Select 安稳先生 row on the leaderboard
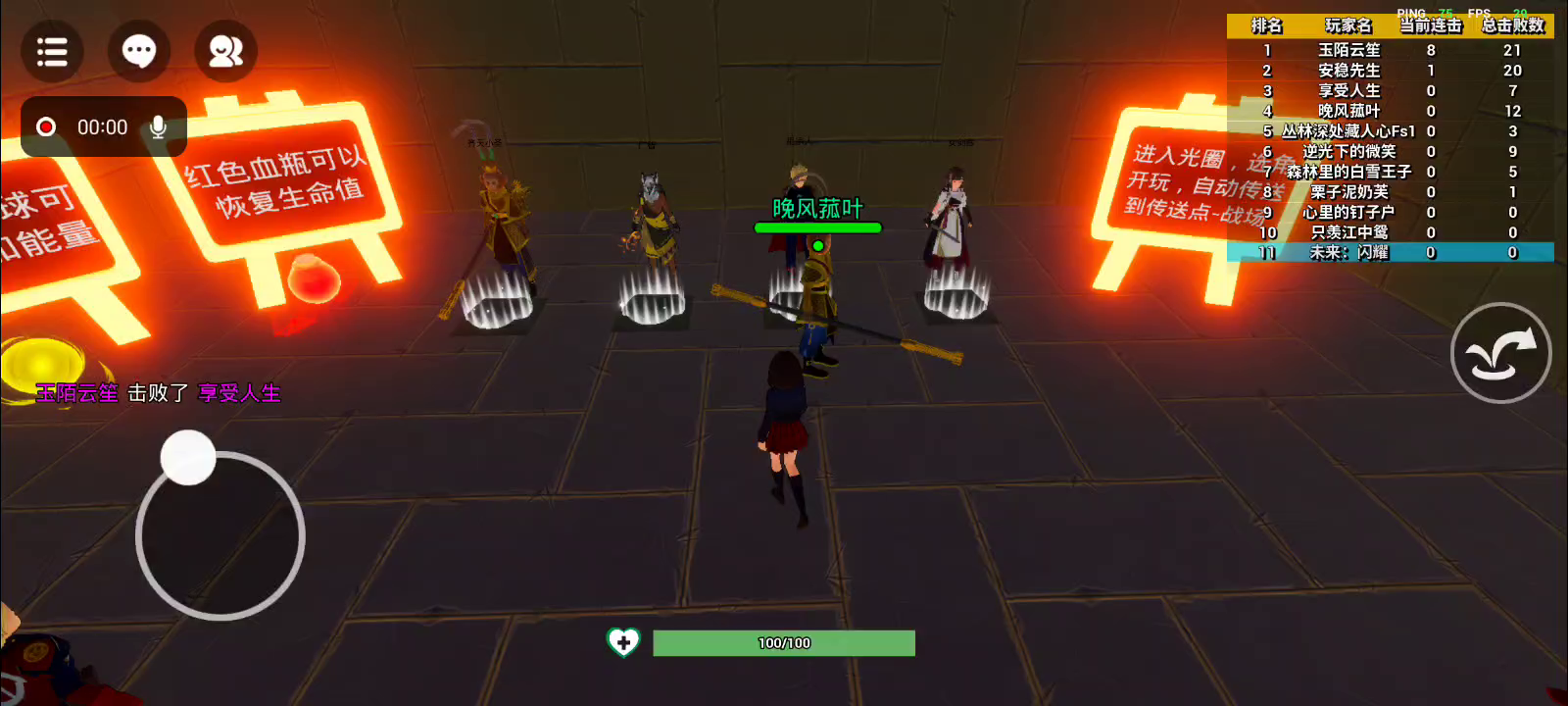 [1390, 71]
